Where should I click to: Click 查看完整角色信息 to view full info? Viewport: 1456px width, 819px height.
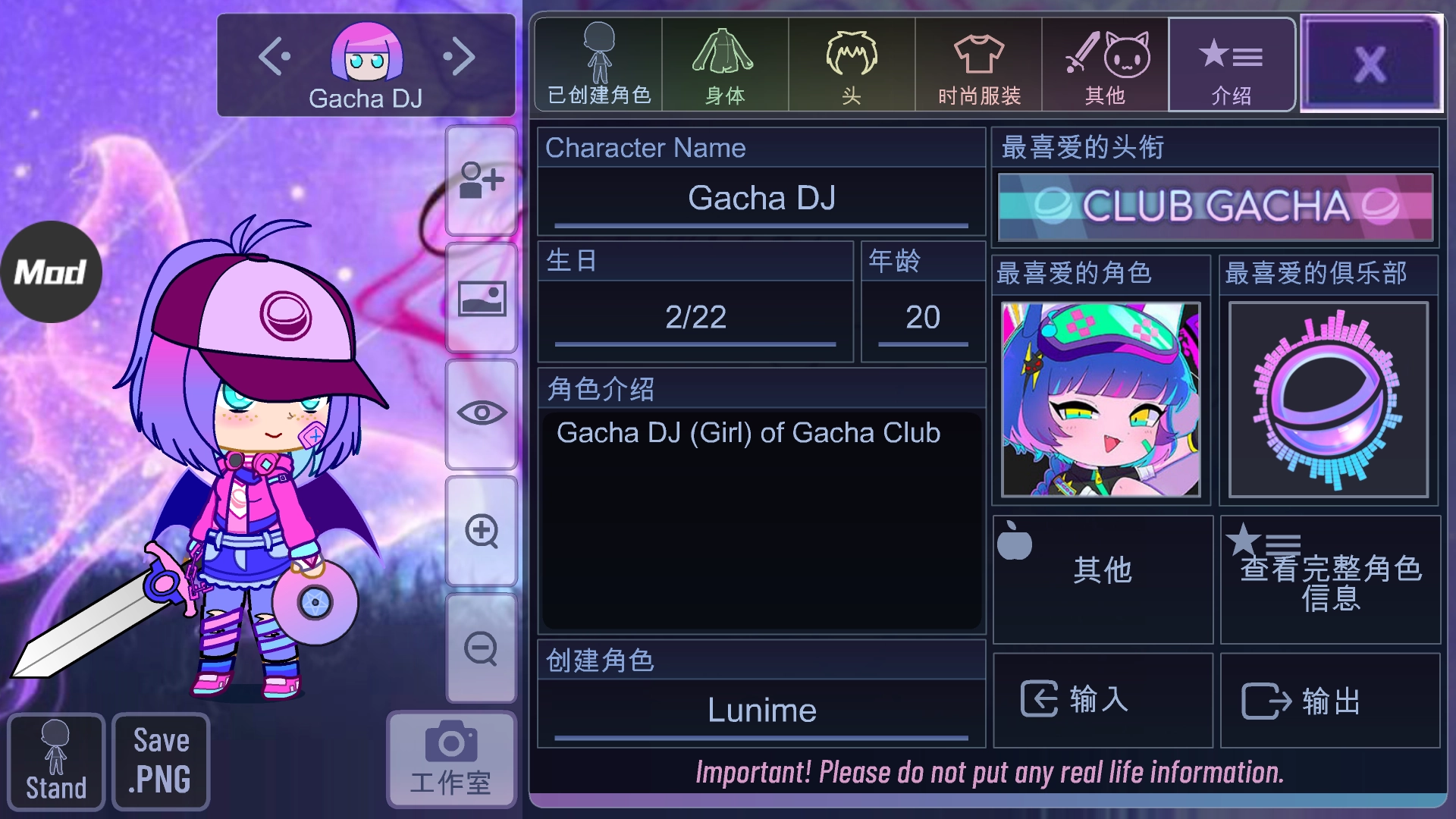click(x=1331, y=580)
